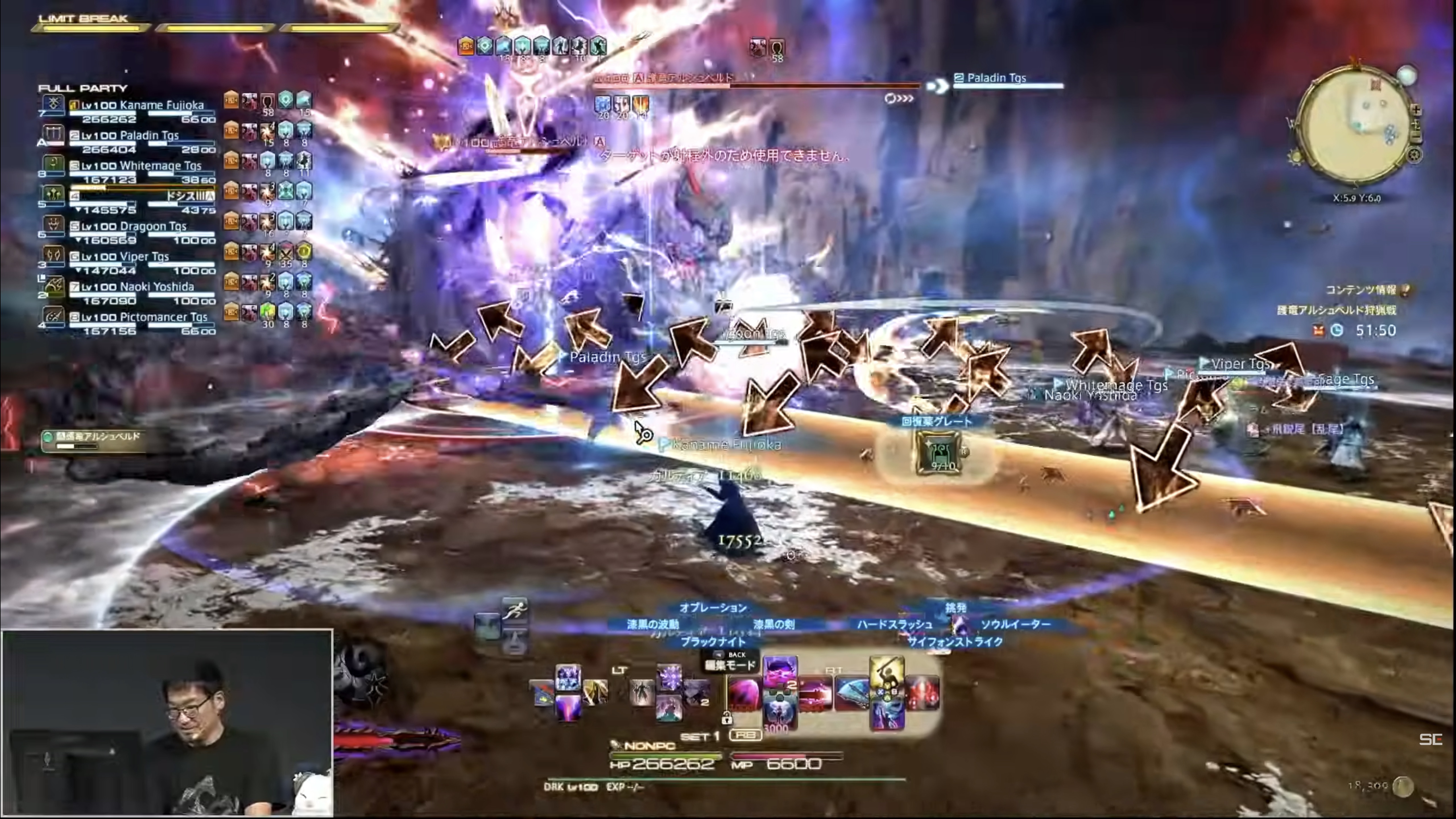Toggle the hotbar padlock icon
This screenshot has width=1456, height=819.
(727, 718)
